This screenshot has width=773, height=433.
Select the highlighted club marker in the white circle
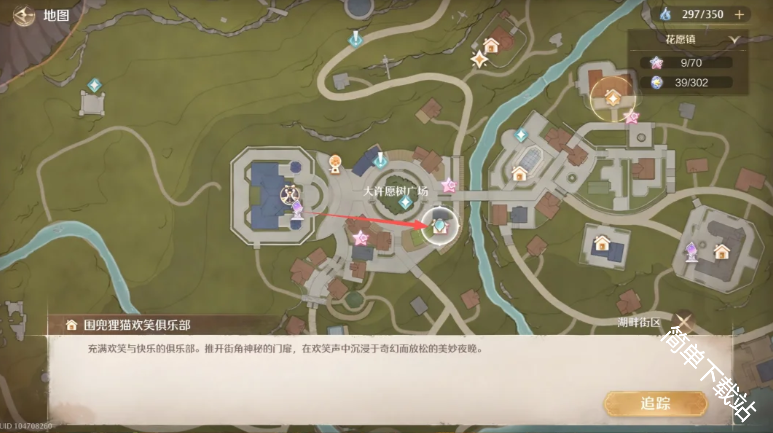(438, 225)
